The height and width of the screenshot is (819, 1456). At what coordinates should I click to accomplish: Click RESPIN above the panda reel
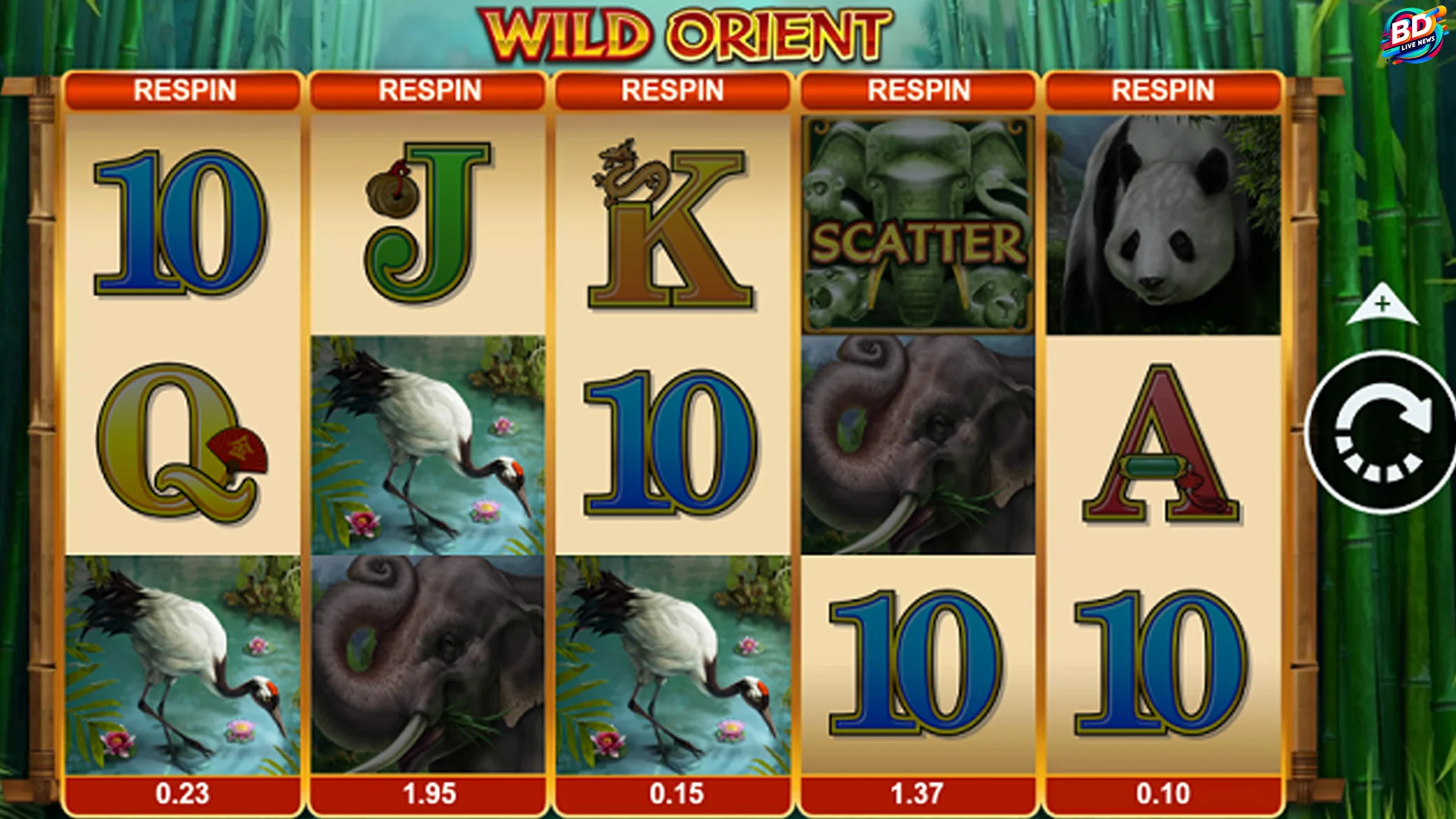[x=1163, y=89]
